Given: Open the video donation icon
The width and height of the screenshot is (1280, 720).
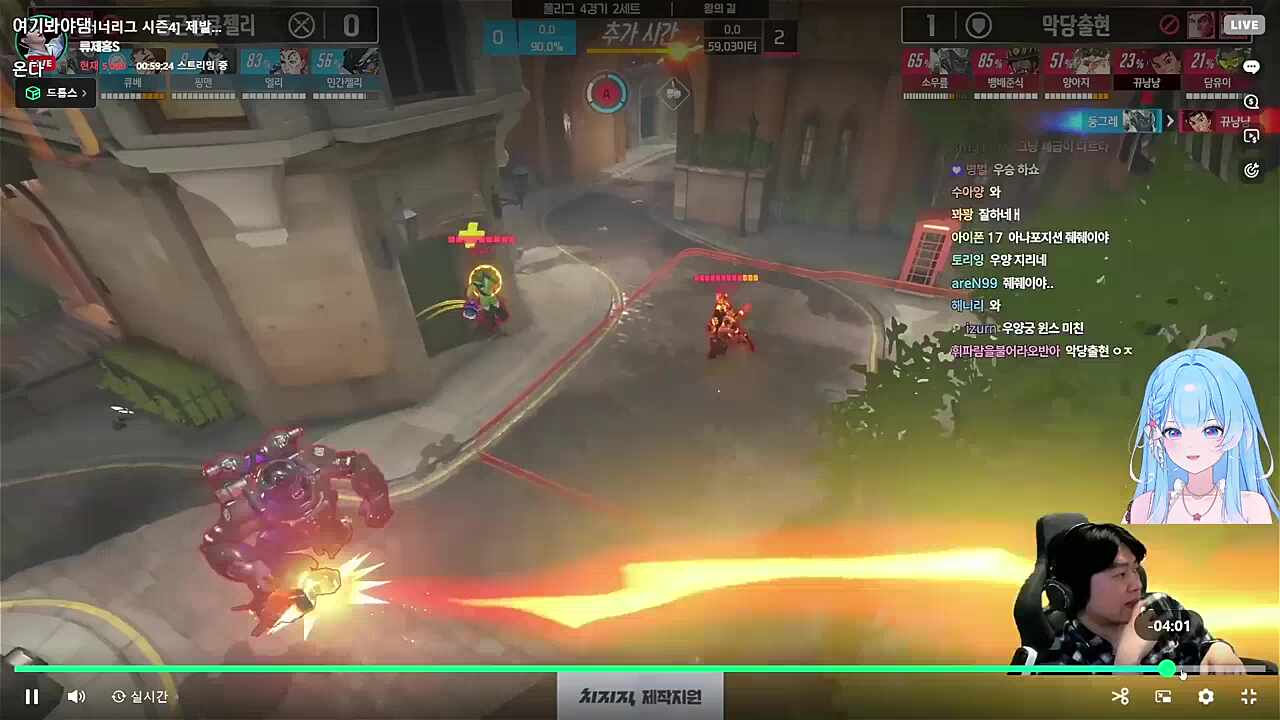Looking at the screenshot, I should point(1252,136).
